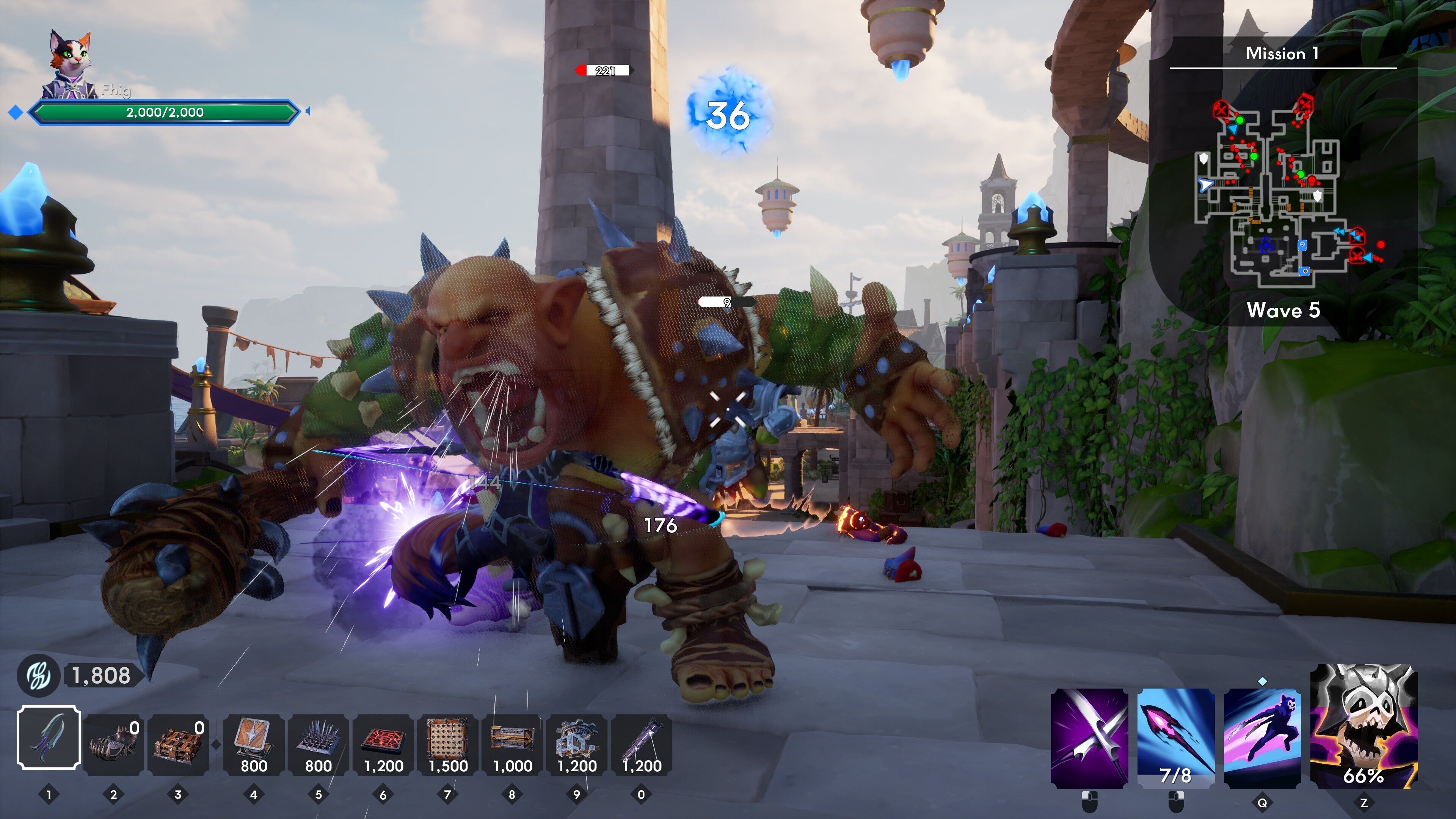Activate the crossed blades primary attack
Screen dimensions: 1456x819
pos(1089,737)
